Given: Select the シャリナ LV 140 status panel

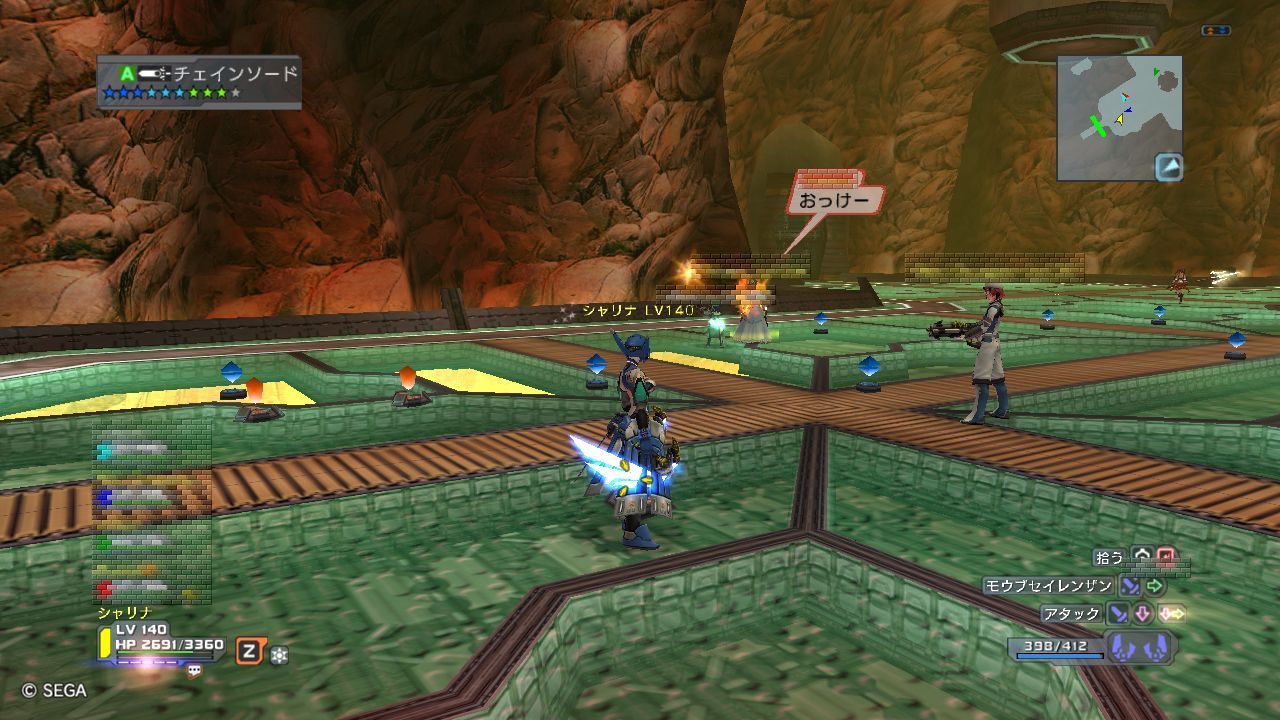Looking at the screenshot, I should [x=162, y=643].
